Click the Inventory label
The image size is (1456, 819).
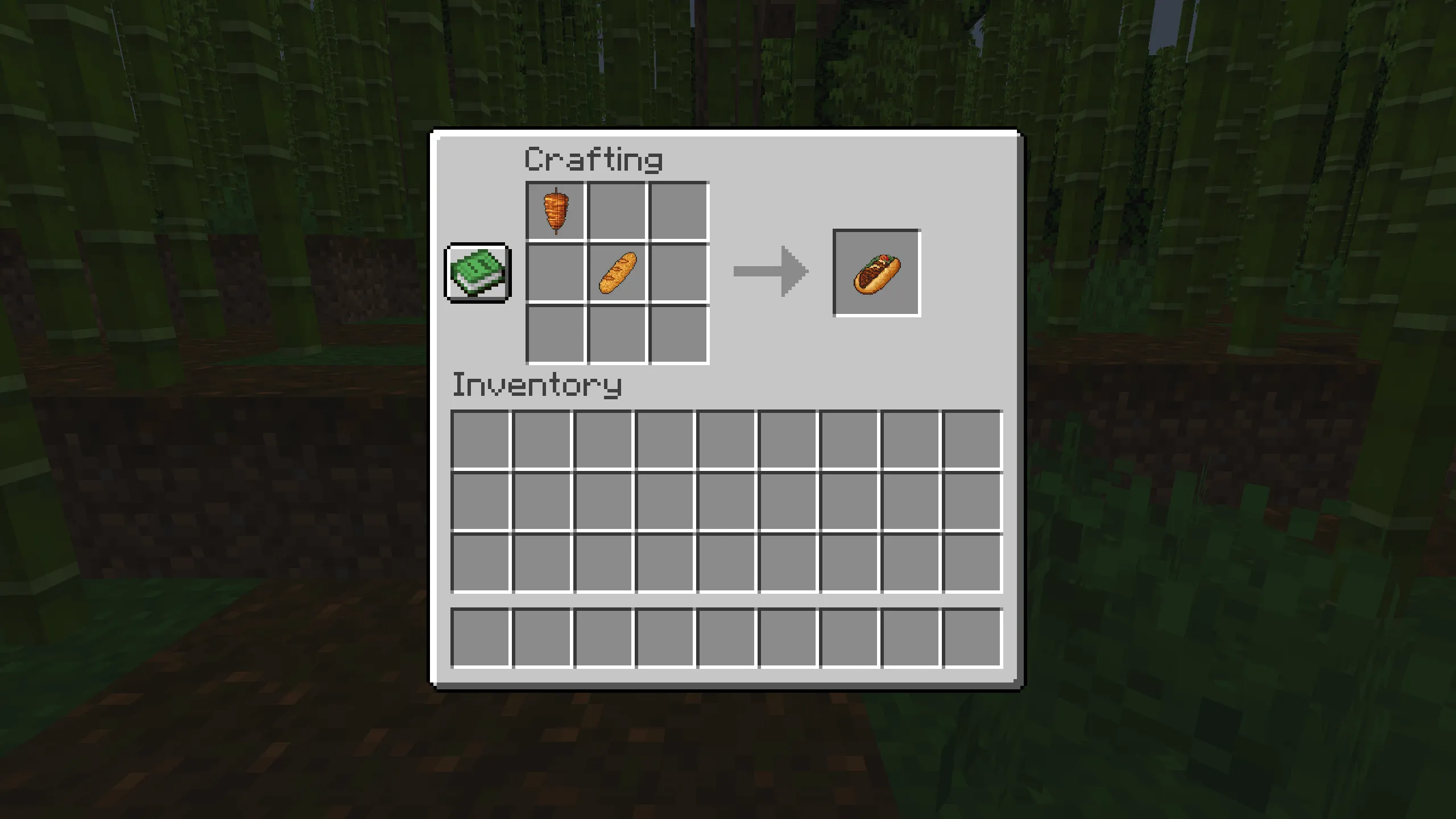point(537,387)
